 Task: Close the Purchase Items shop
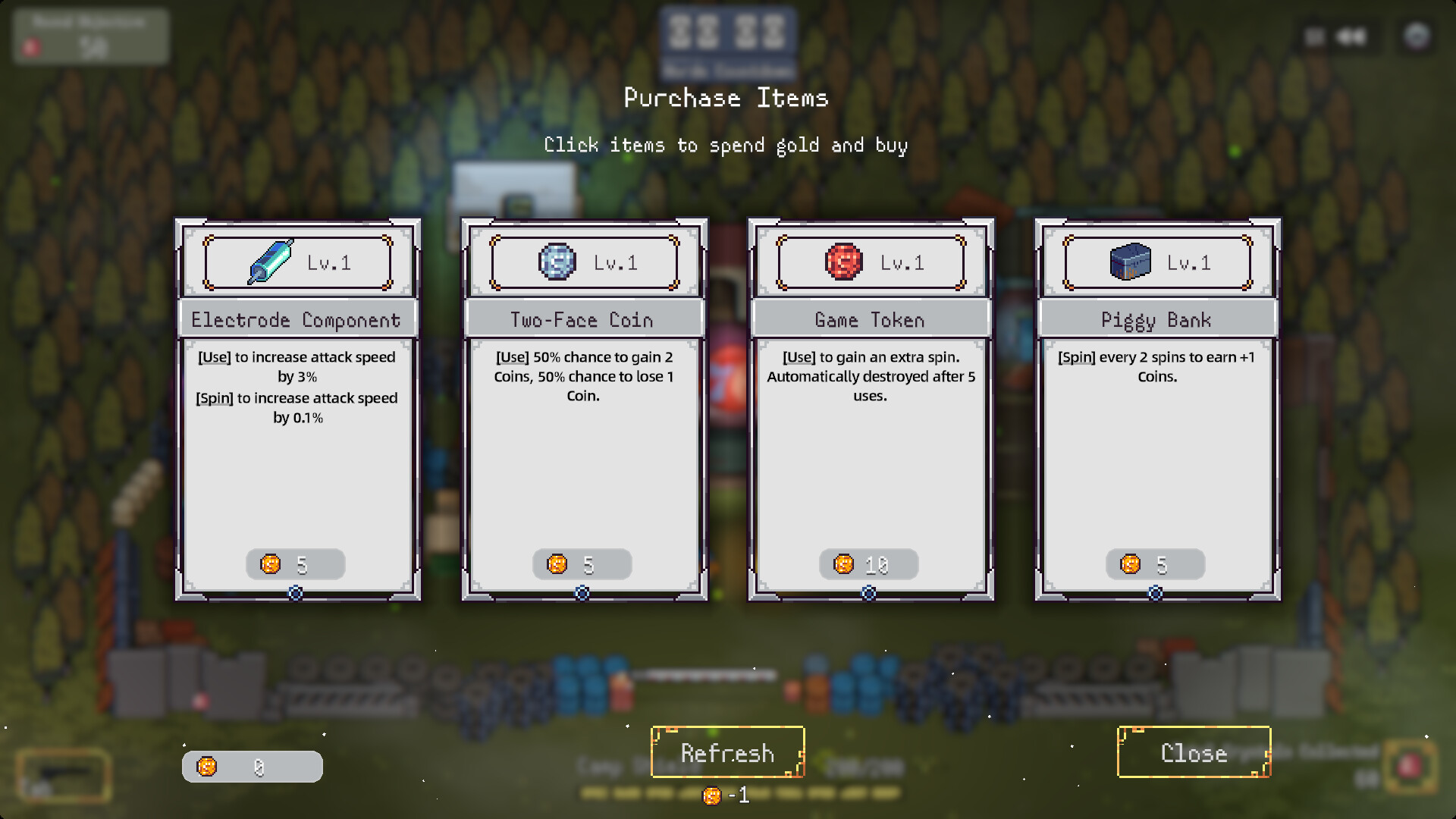point(1194,752)
